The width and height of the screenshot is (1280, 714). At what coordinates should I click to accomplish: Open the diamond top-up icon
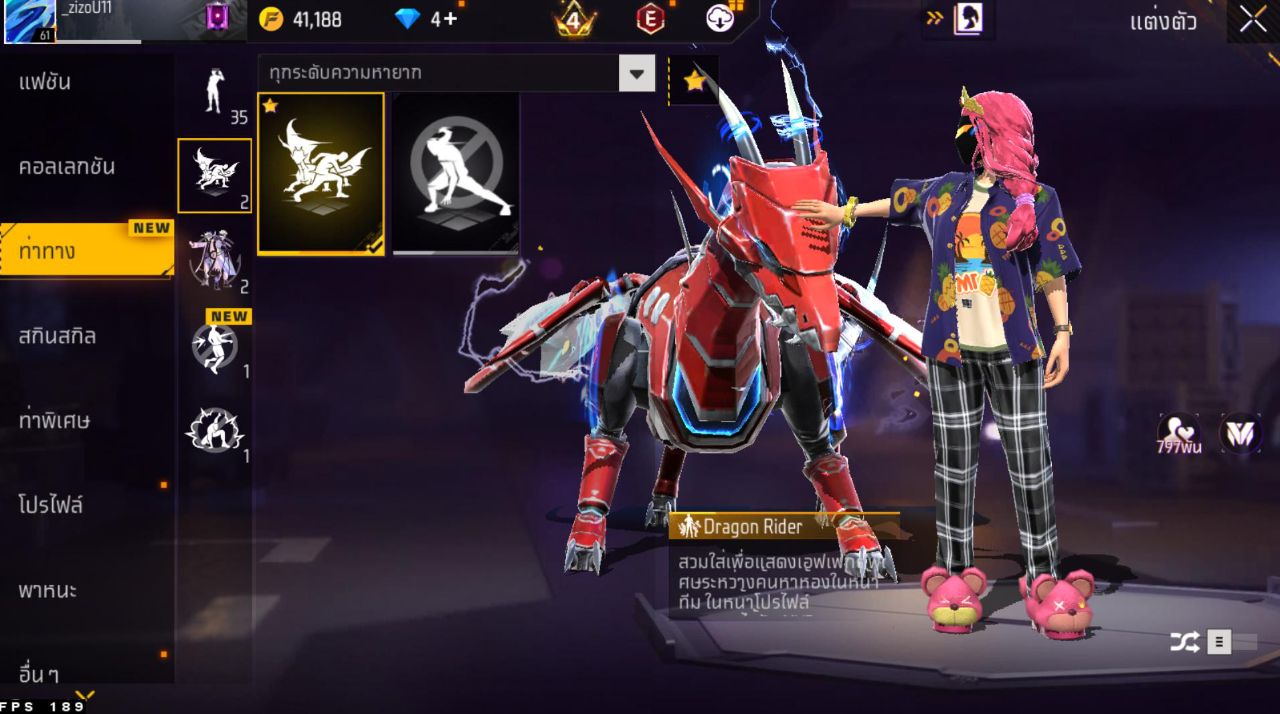point(408,18)
